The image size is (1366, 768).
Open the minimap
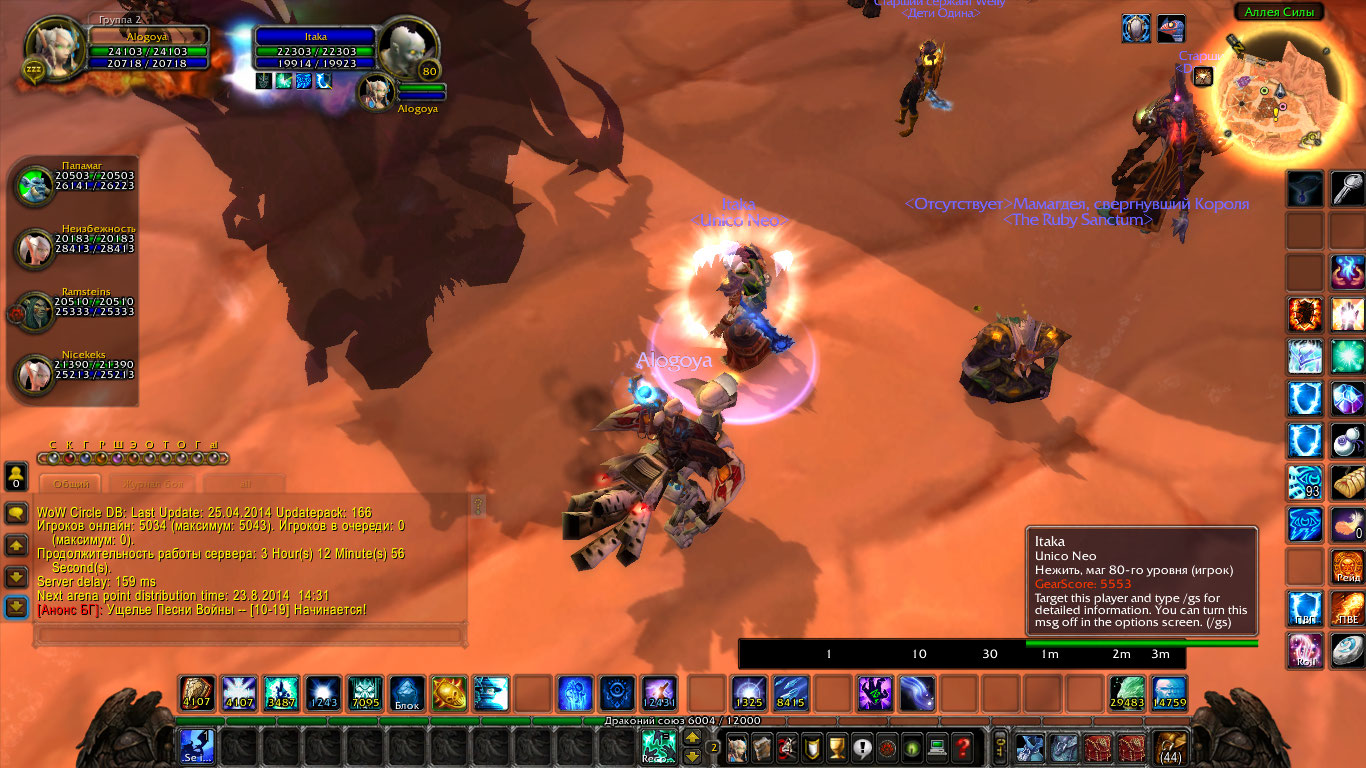[1266, 96]
